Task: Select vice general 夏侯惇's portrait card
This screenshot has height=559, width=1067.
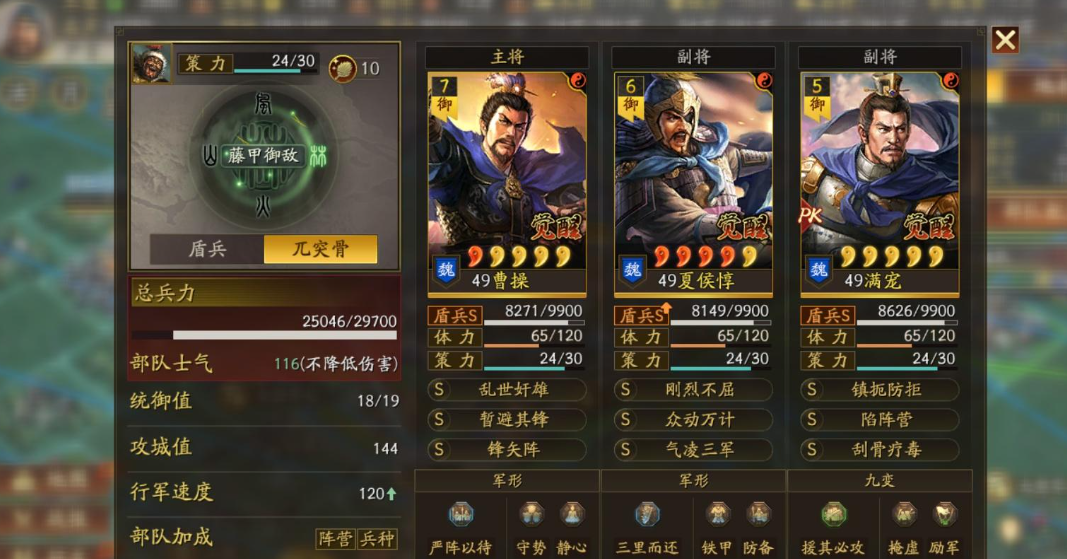Action: coord(693,170)
